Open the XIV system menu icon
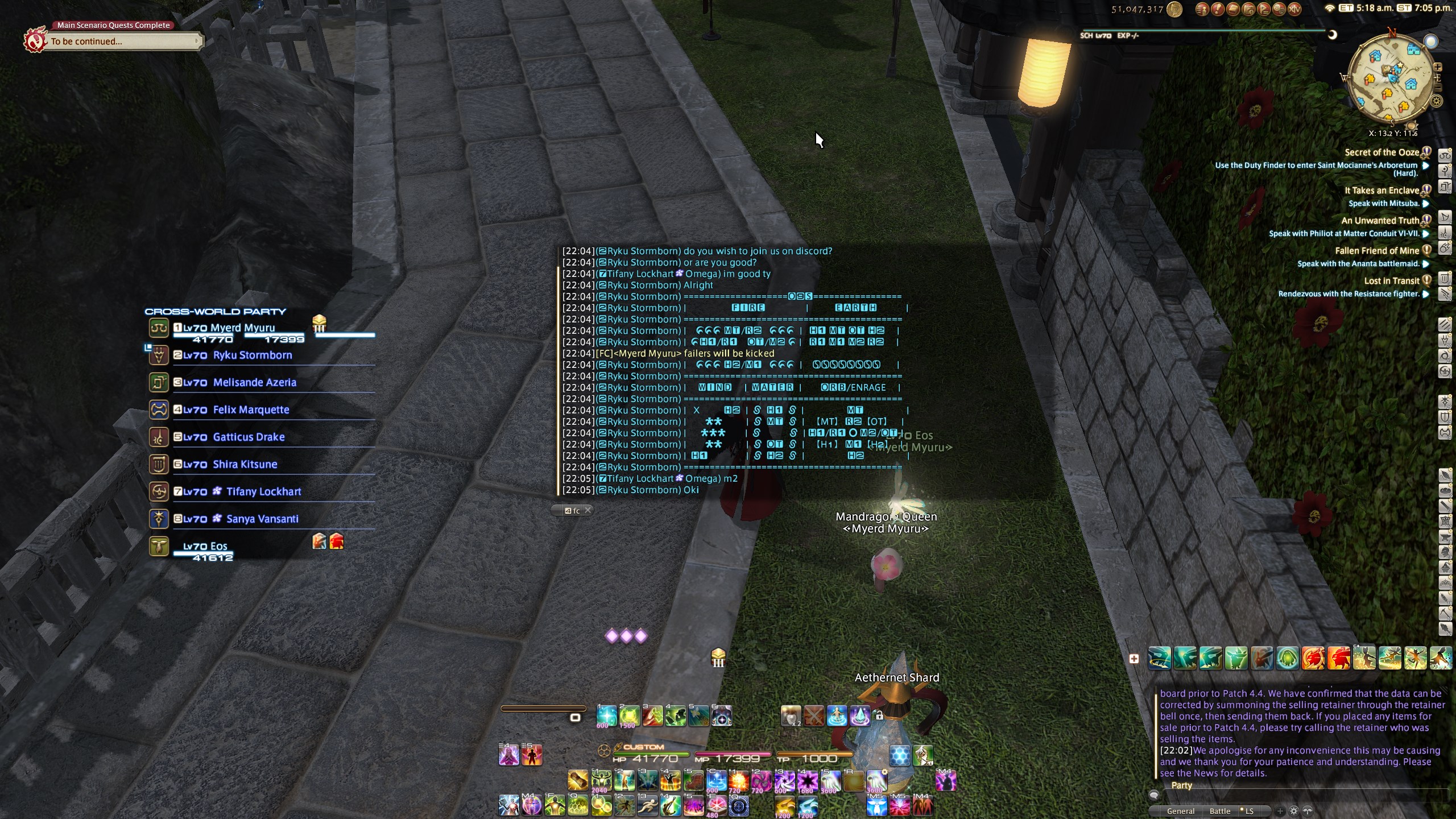Image resolution: width=1456 pixels, height=819 pixels. click(x=1294, y=9)
